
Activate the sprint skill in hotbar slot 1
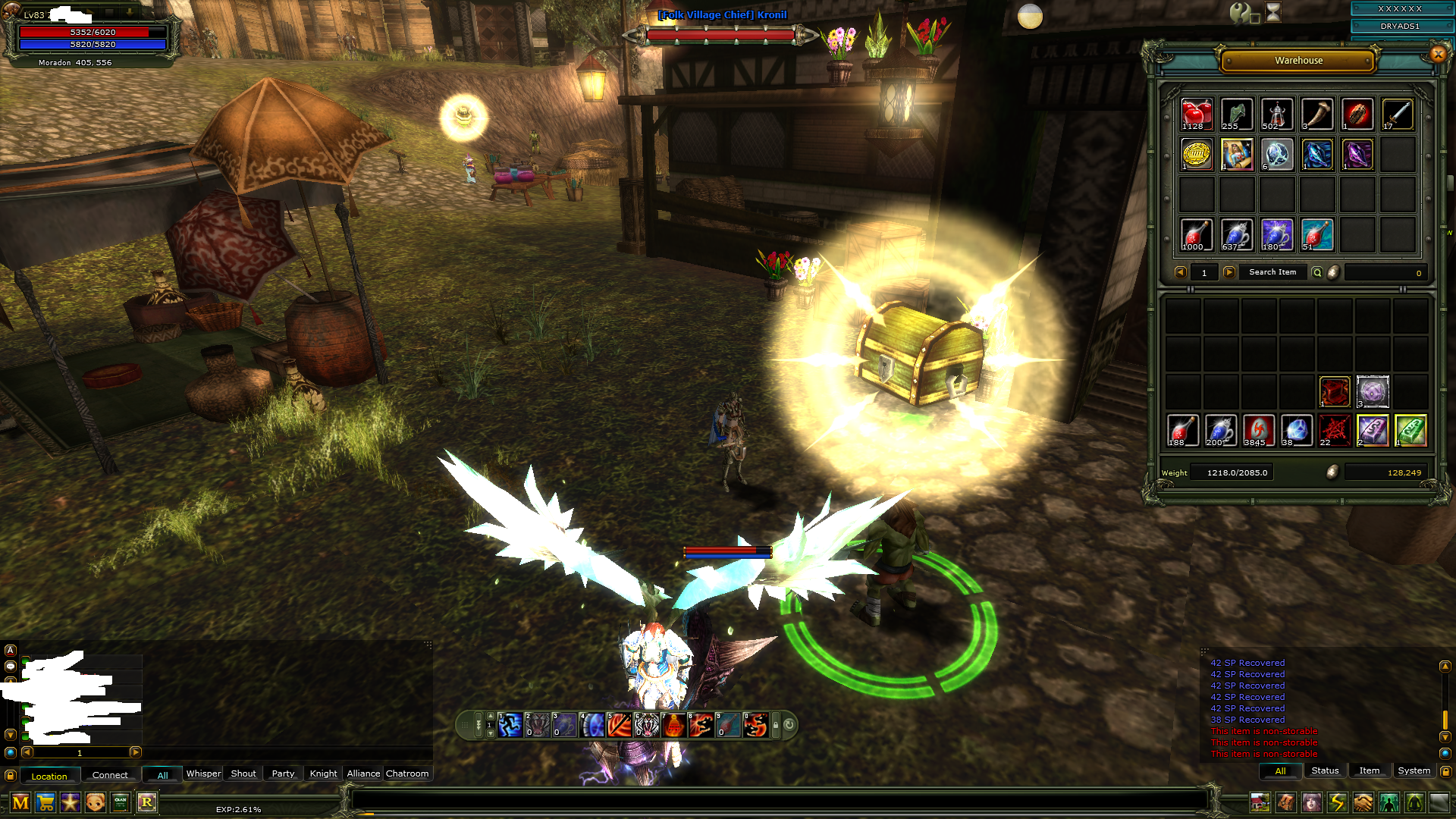510,725
